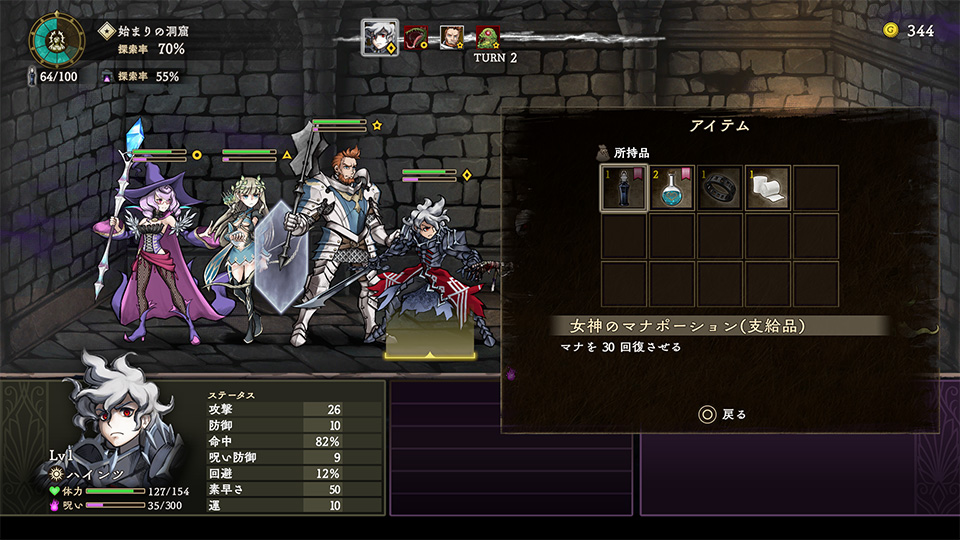Select the black ring item
The image size is (960, 540).
pyautogui.click(x=719, y=188)
